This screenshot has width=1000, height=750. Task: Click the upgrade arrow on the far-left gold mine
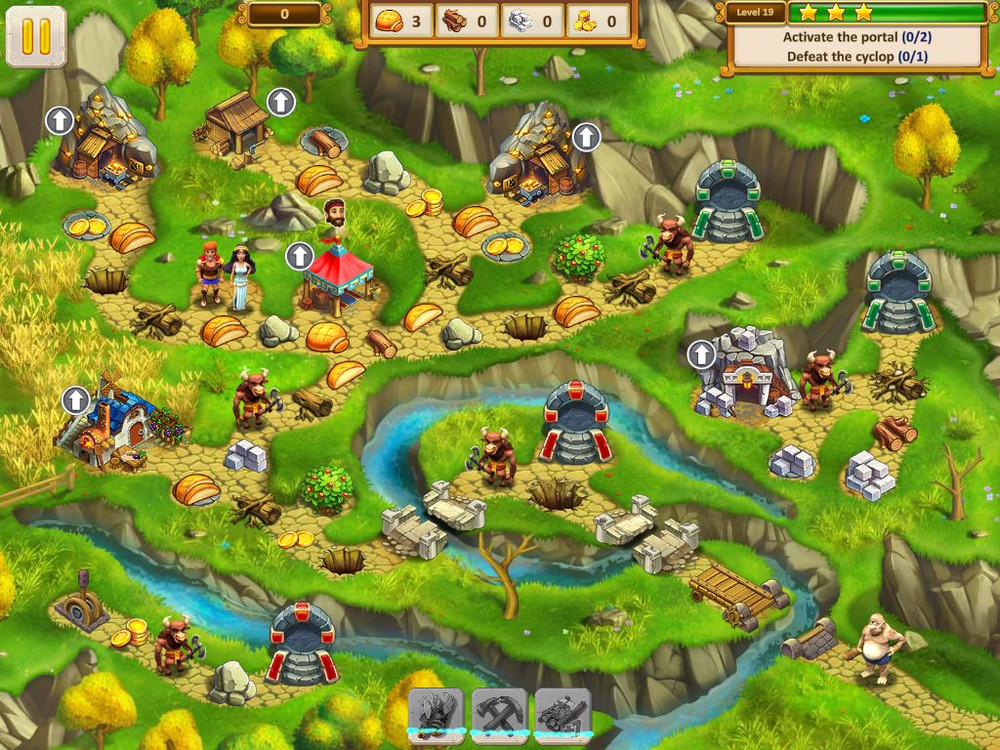click(60, 121)
